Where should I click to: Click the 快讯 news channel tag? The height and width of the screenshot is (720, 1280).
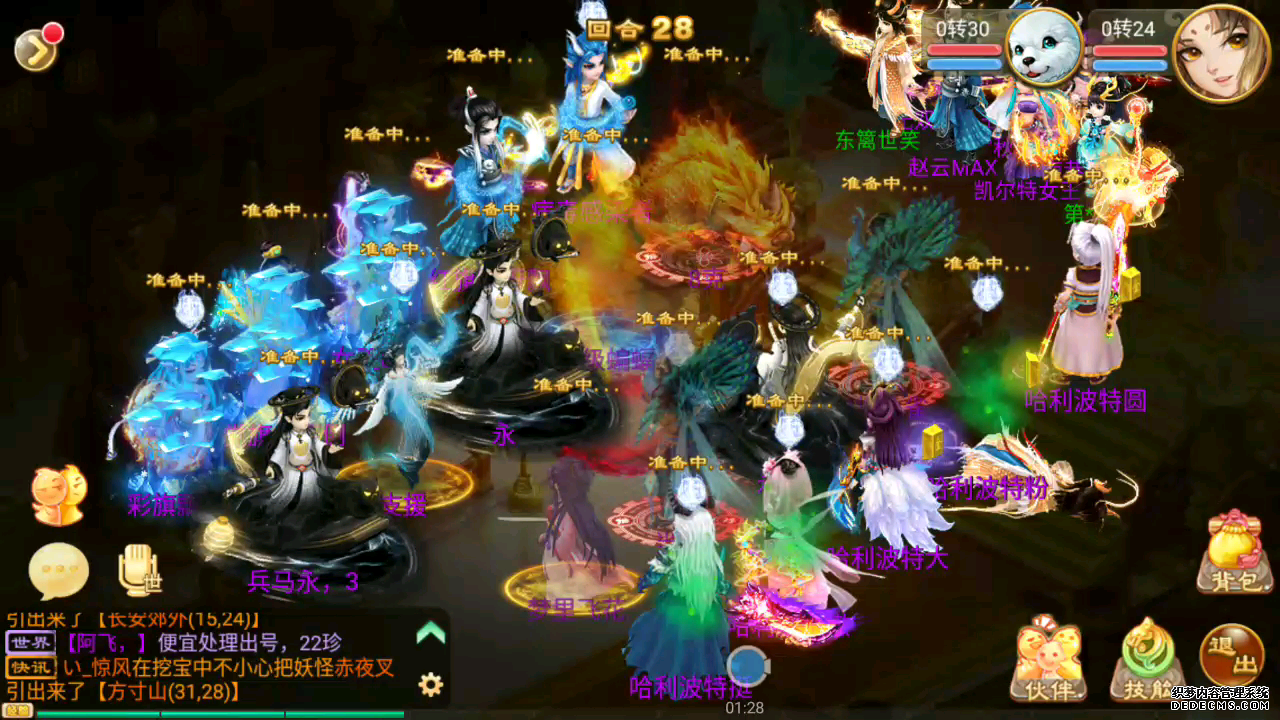(30, 667)
